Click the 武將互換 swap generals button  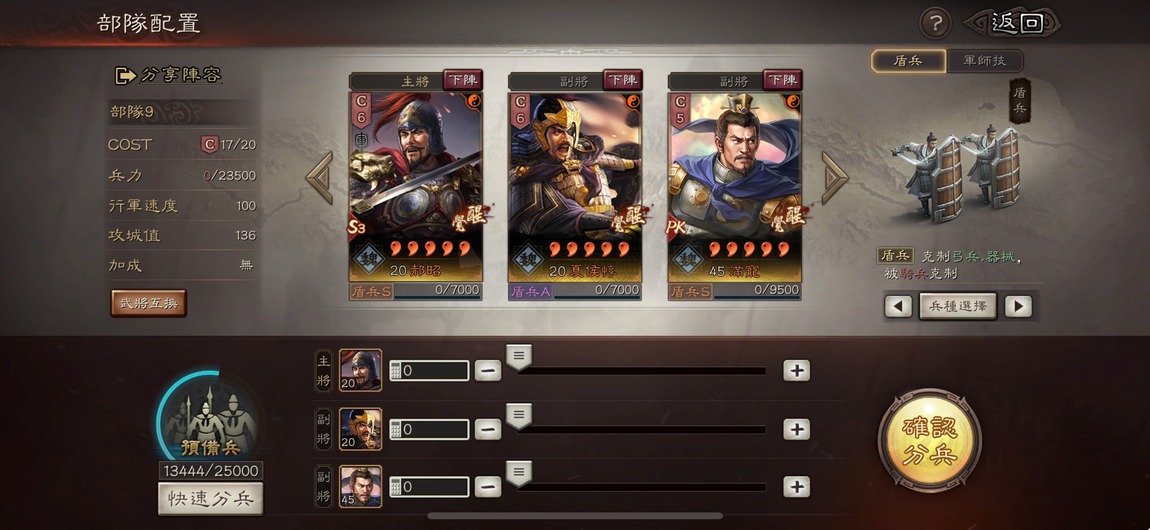point(148,303)
